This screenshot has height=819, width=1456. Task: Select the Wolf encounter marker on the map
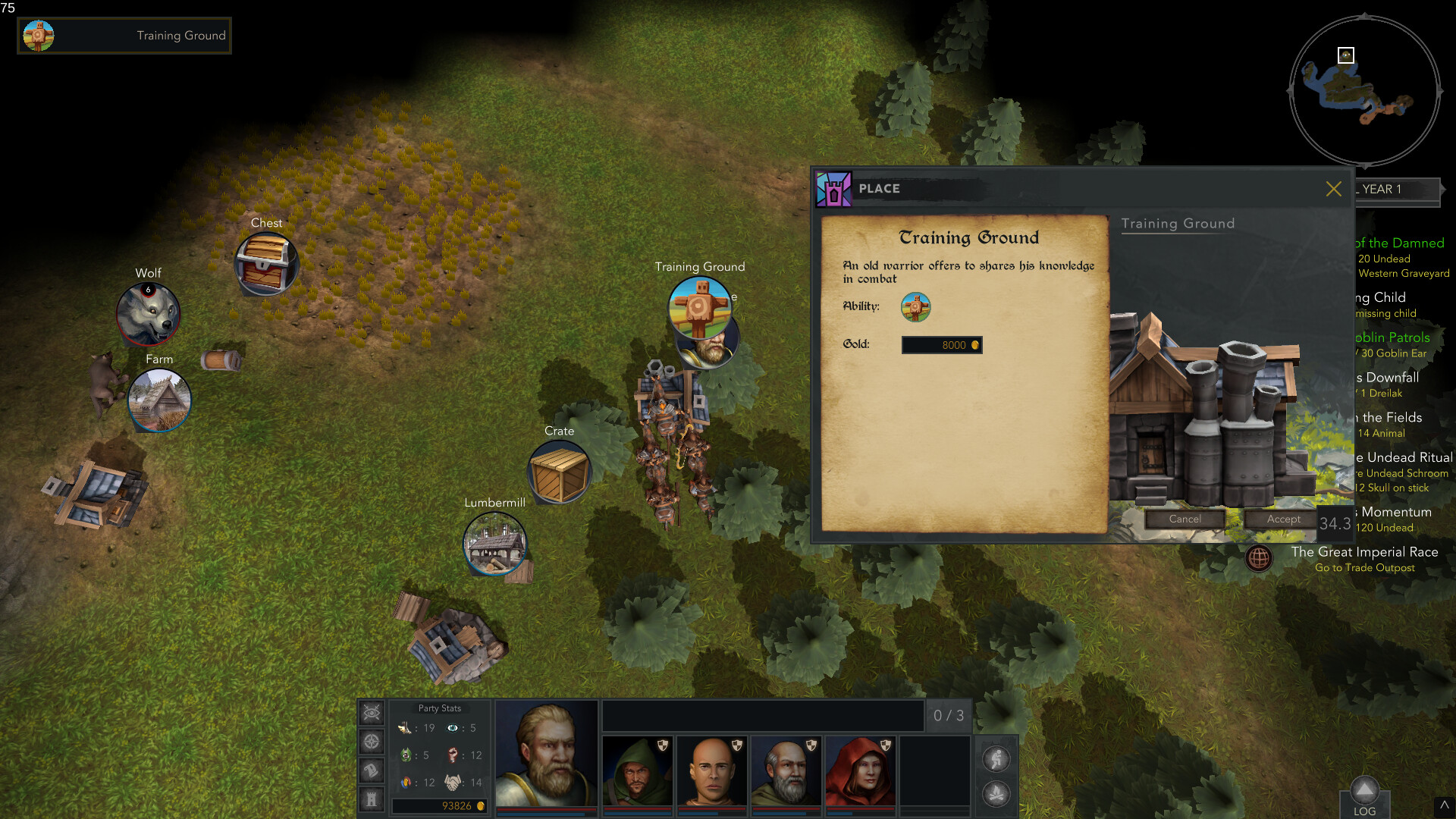point(149,313)
